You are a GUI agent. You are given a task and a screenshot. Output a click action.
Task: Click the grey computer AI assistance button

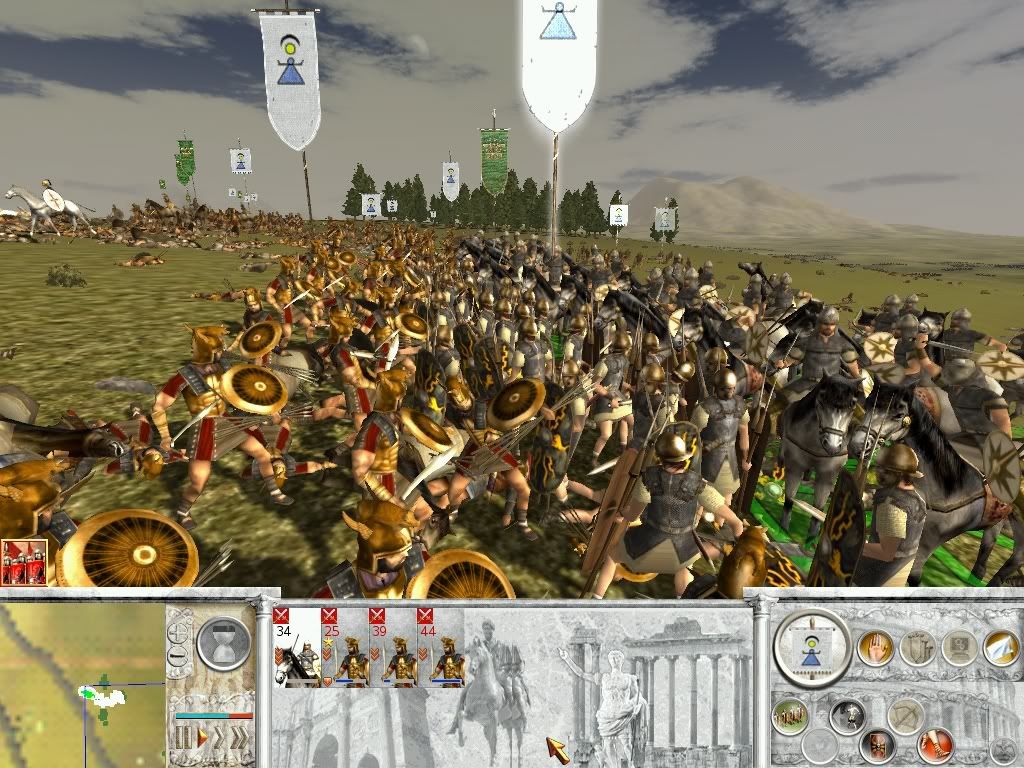pos(958,648)
